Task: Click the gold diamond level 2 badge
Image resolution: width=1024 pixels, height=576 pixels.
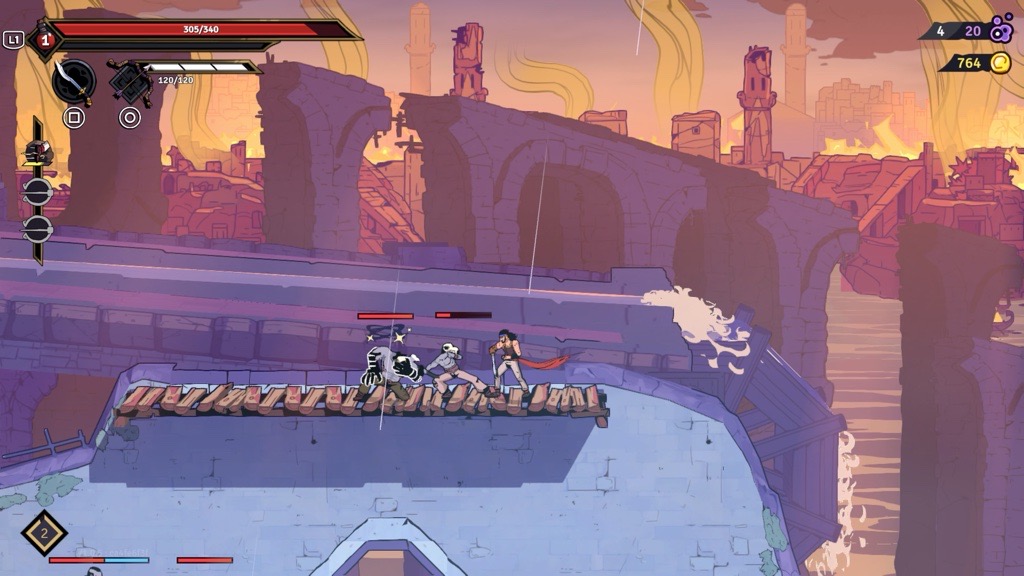Action: click(x=44, y=533)
